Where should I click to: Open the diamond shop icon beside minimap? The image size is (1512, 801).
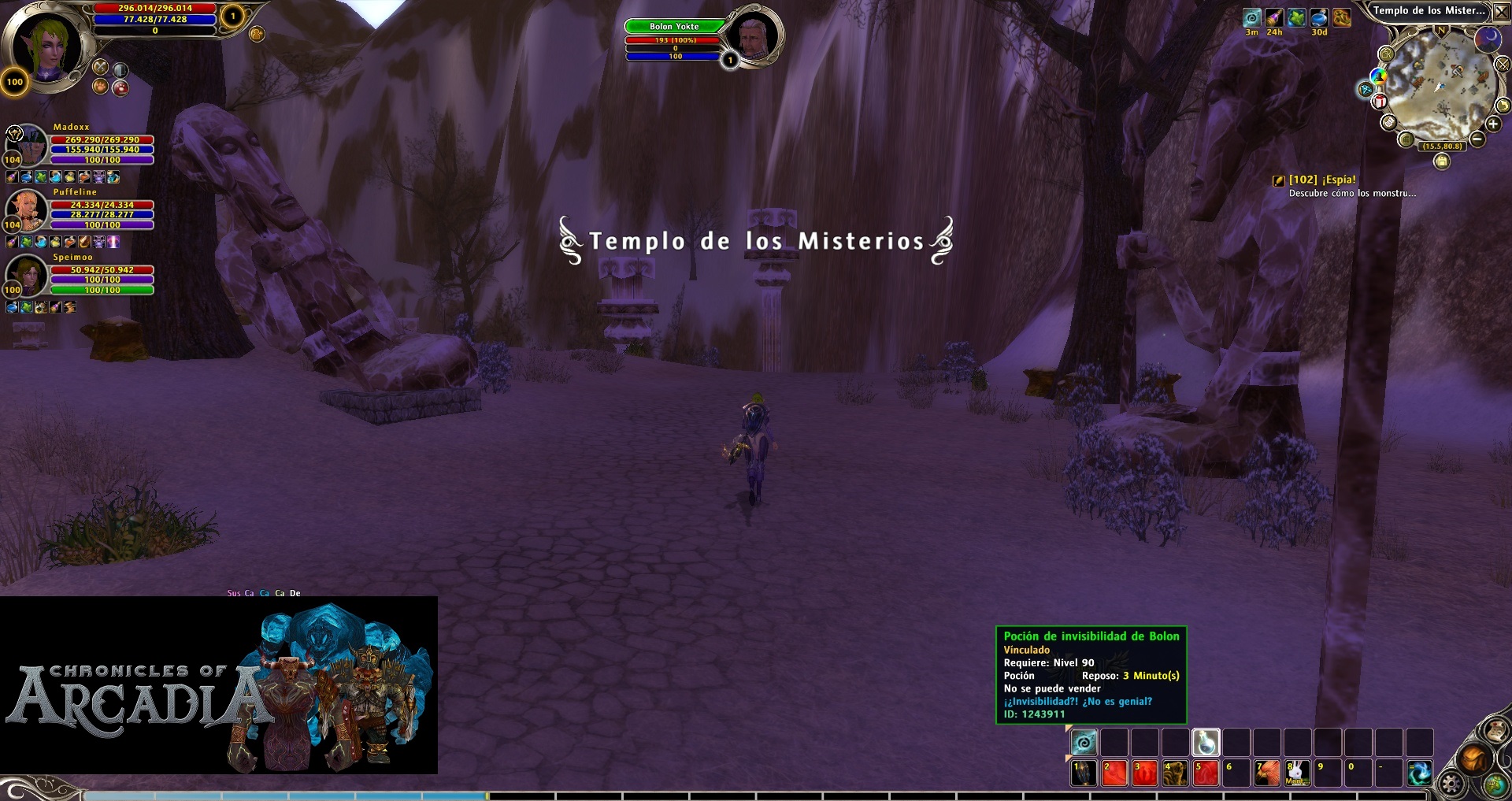click(1366, 90)
